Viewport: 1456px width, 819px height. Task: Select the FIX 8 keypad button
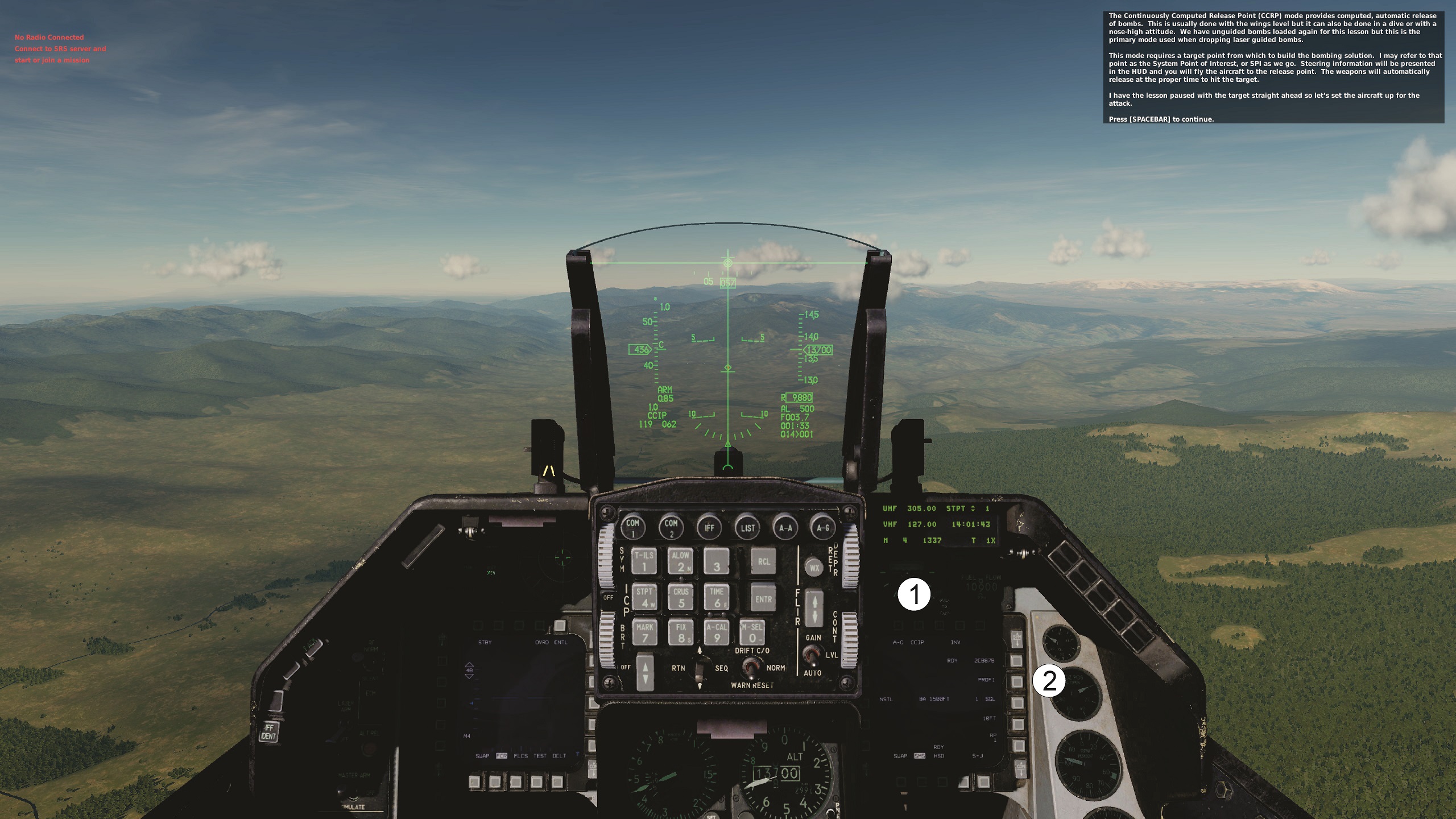(681, 632)
